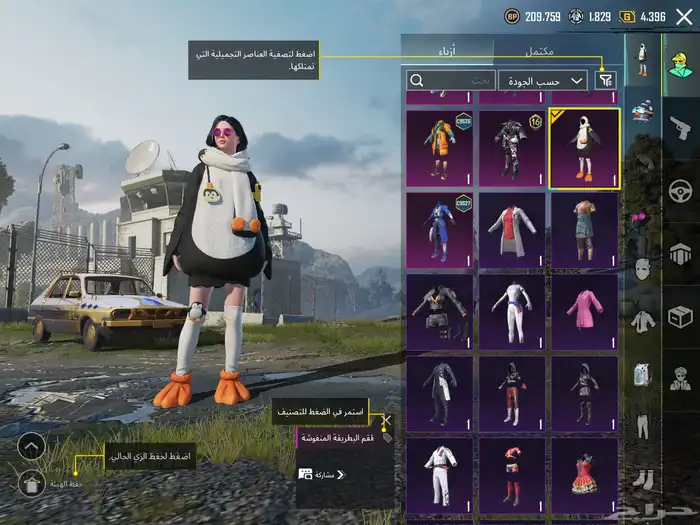
Task: Save the current outfit with the wardrobe button
Action: coord(31,484)
